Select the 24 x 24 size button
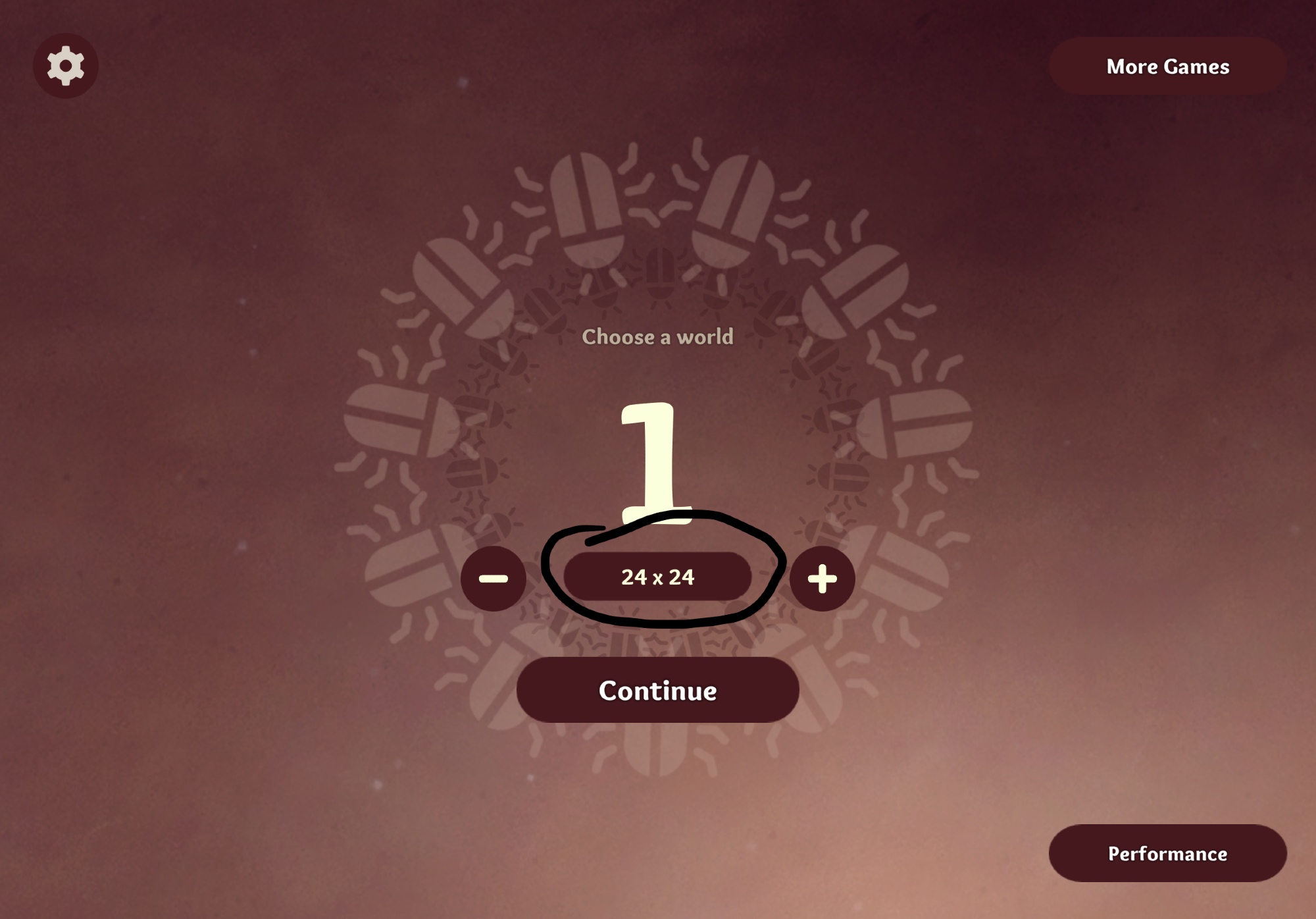 [x=657, y=577]
